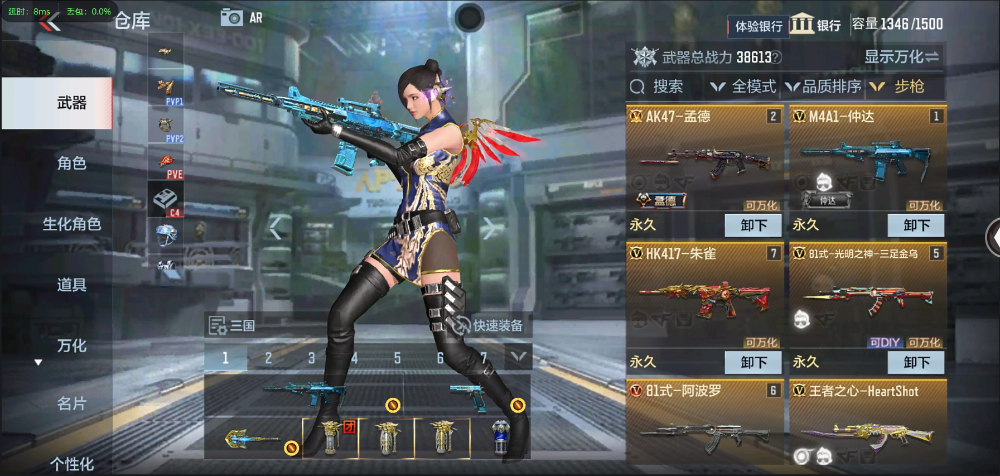The height and width of the screenshot is (476, 1000).
Task: Switch to loadout bag number 5
Action: (x=397, y=358)
